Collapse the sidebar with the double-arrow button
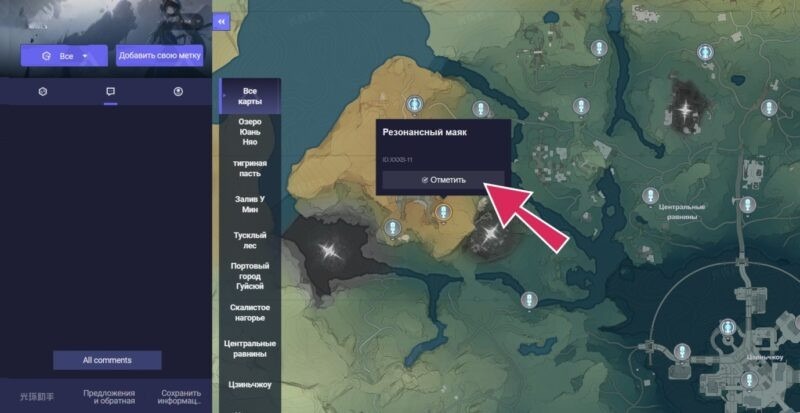The image size is (800, 413). 221,21
